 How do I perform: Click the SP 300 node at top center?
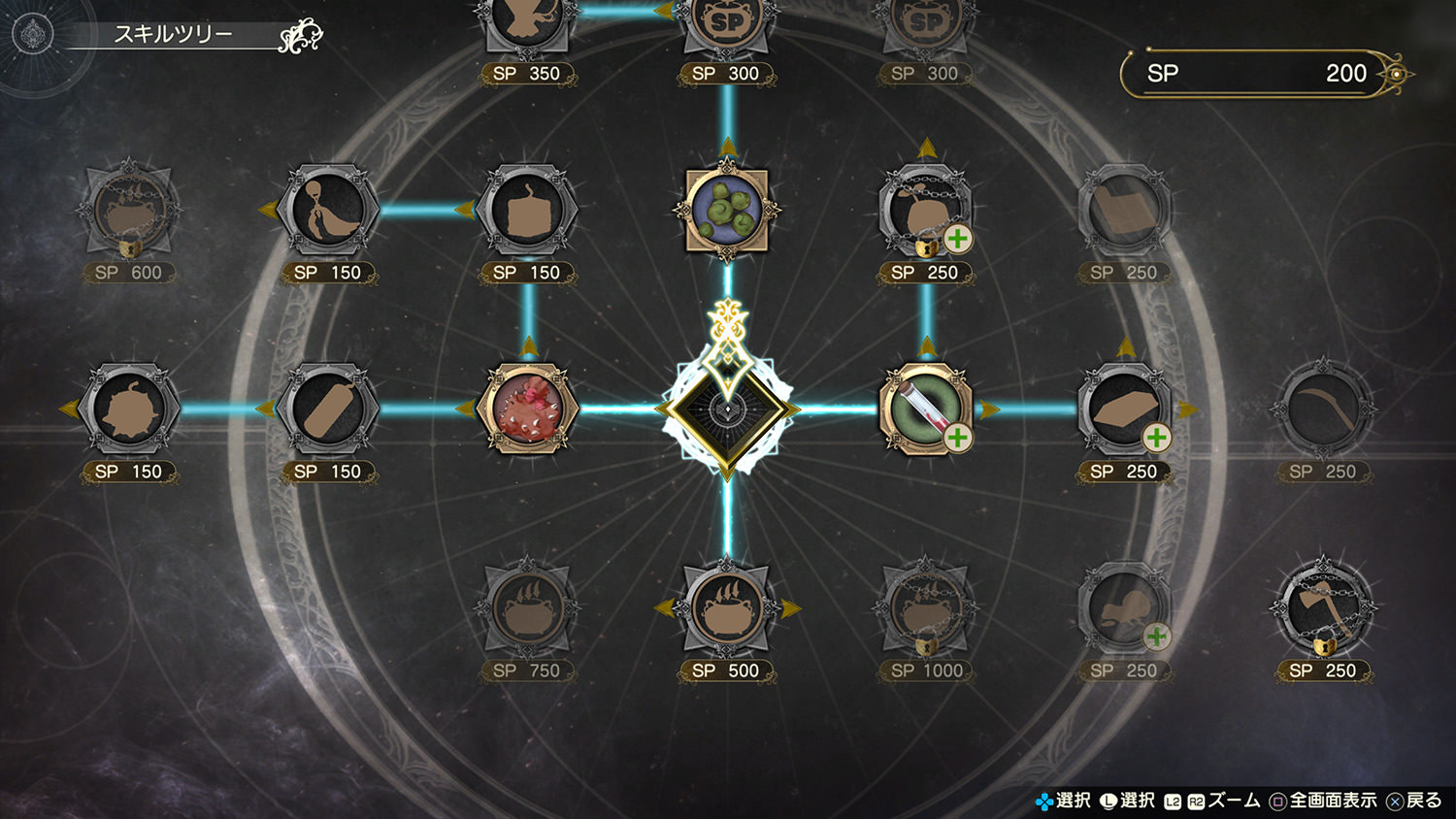(x=726, y=19)
